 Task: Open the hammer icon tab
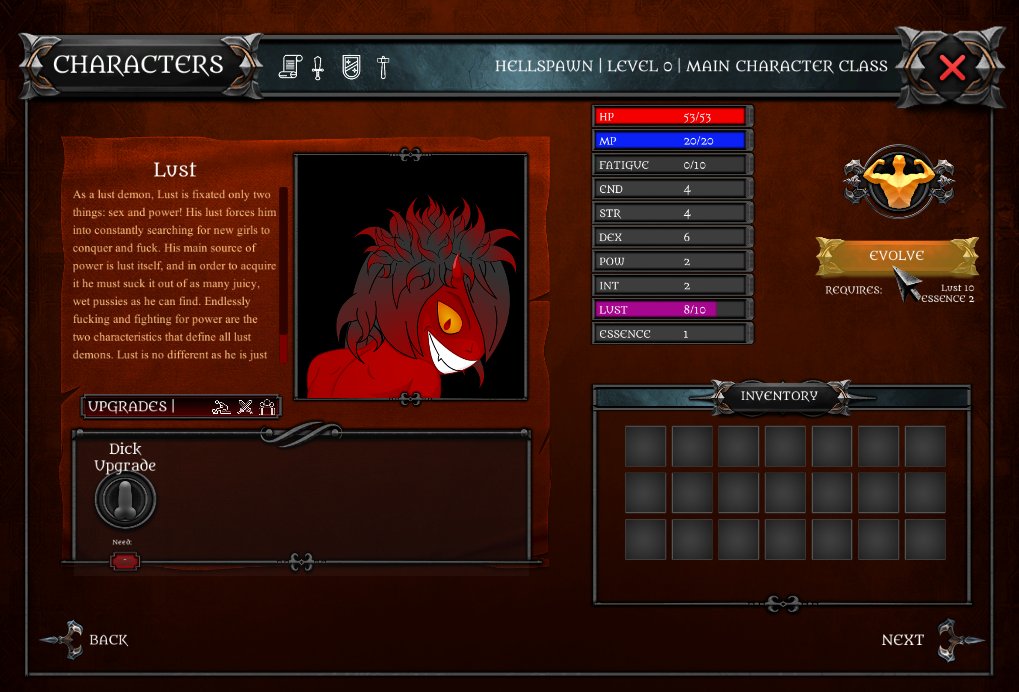click(x=382, y=67)
